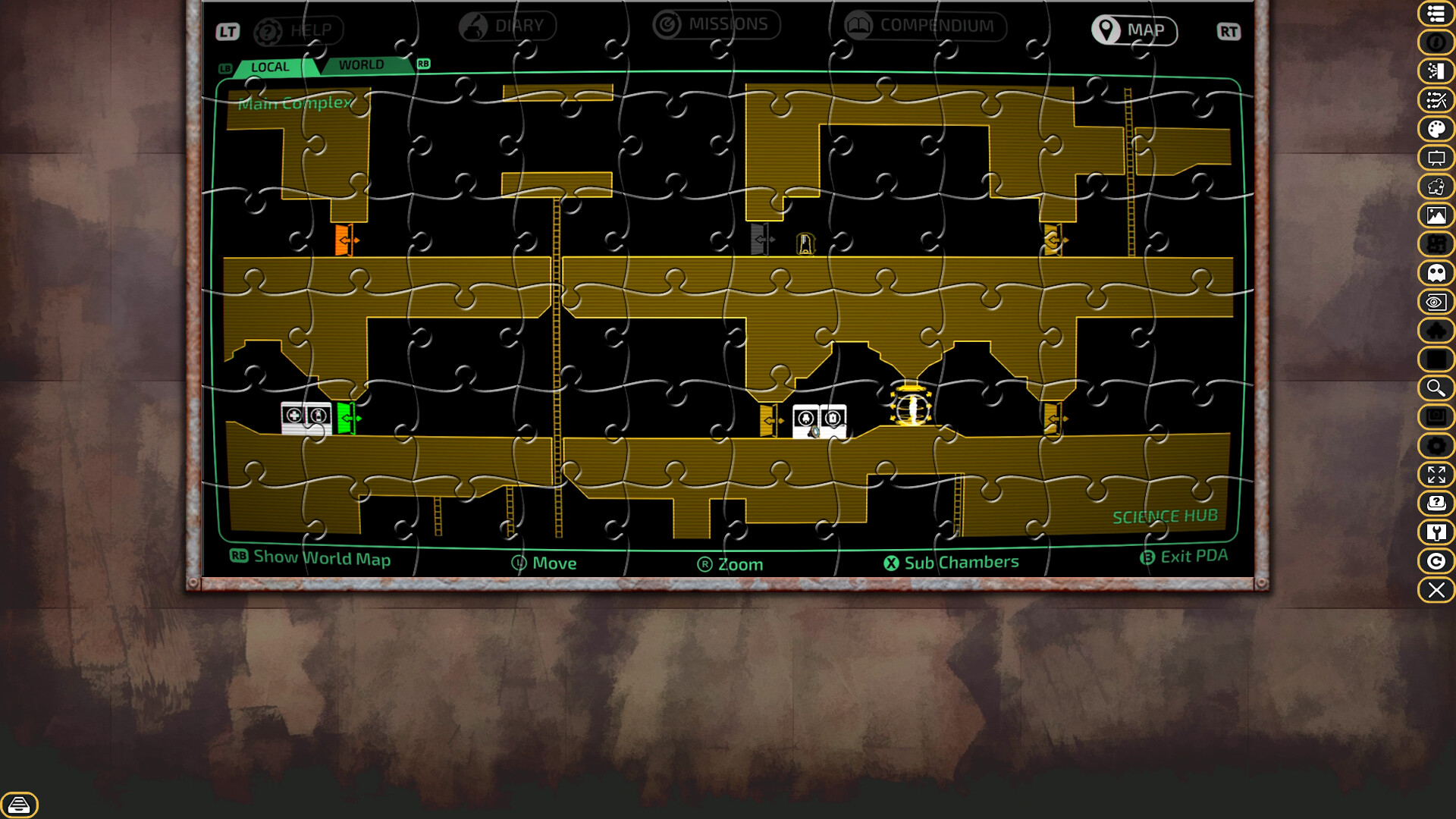Select the magnifier zoom tool
Screen dimensions: 1456x819
[x=1436, y=388]
